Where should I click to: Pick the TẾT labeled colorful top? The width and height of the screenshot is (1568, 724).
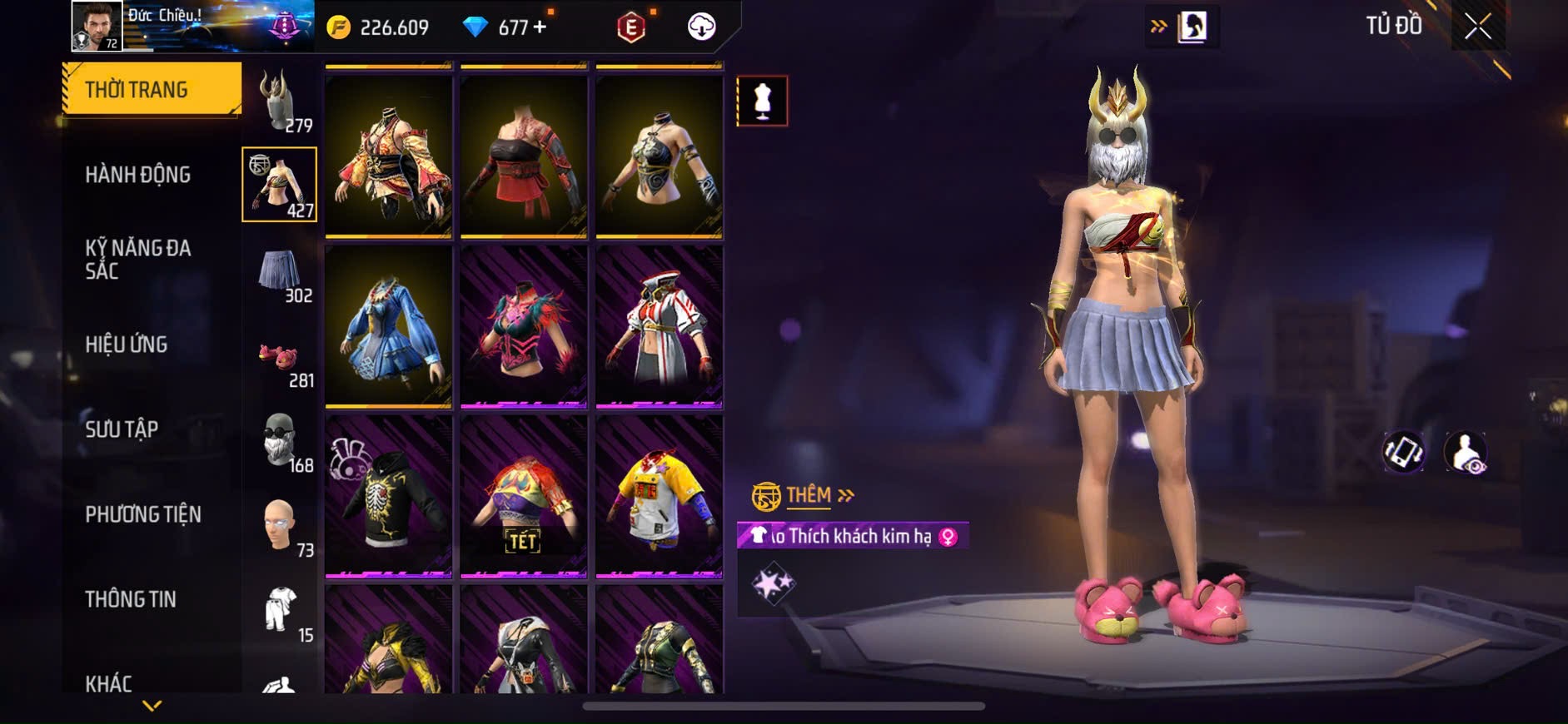(x=524, y=496)
